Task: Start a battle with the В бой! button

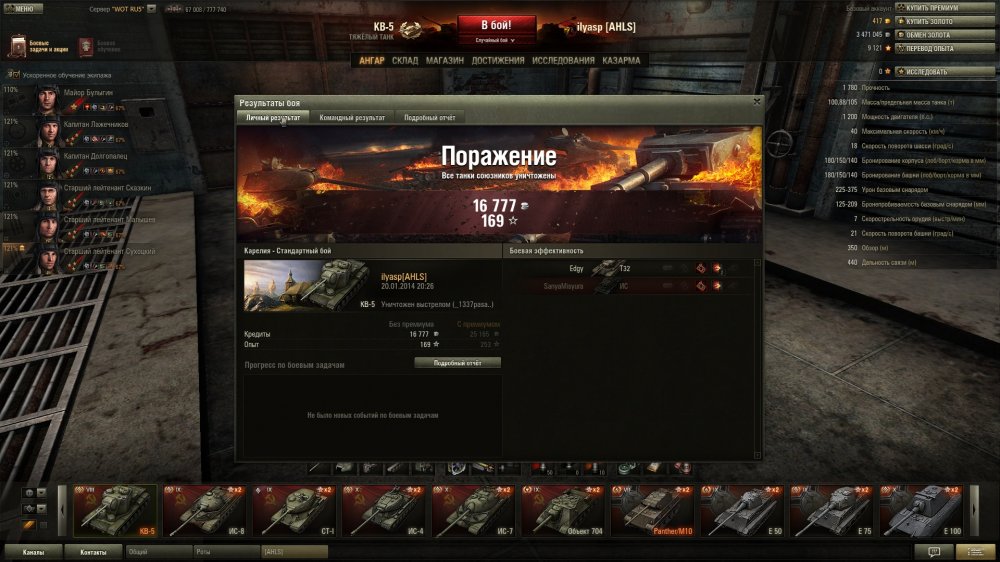Action: [x=498, y=25]
